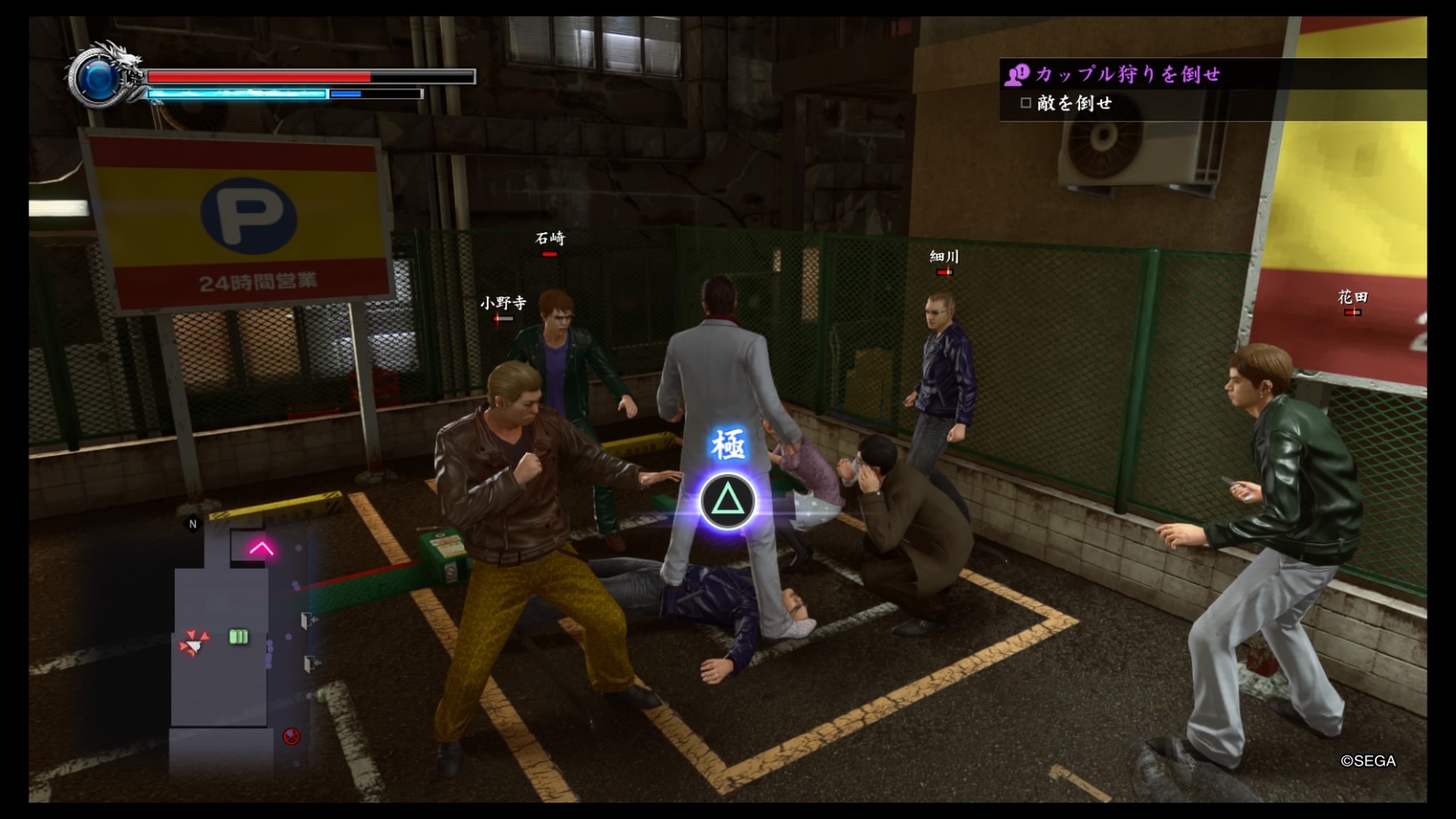Select the green shop marker on the minimap
1456x819 pixels.
tap(239, 637)
